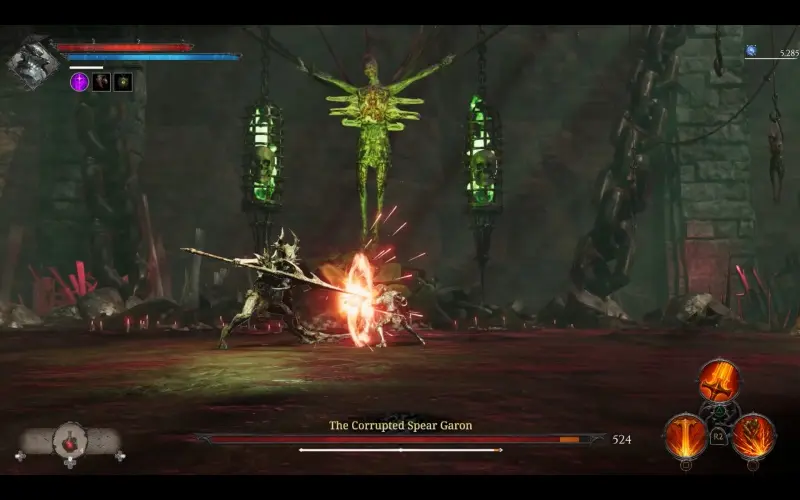Screen dimensions: 800x500
Task: Select the red health potion slot
Action: [x=70, y=439]
